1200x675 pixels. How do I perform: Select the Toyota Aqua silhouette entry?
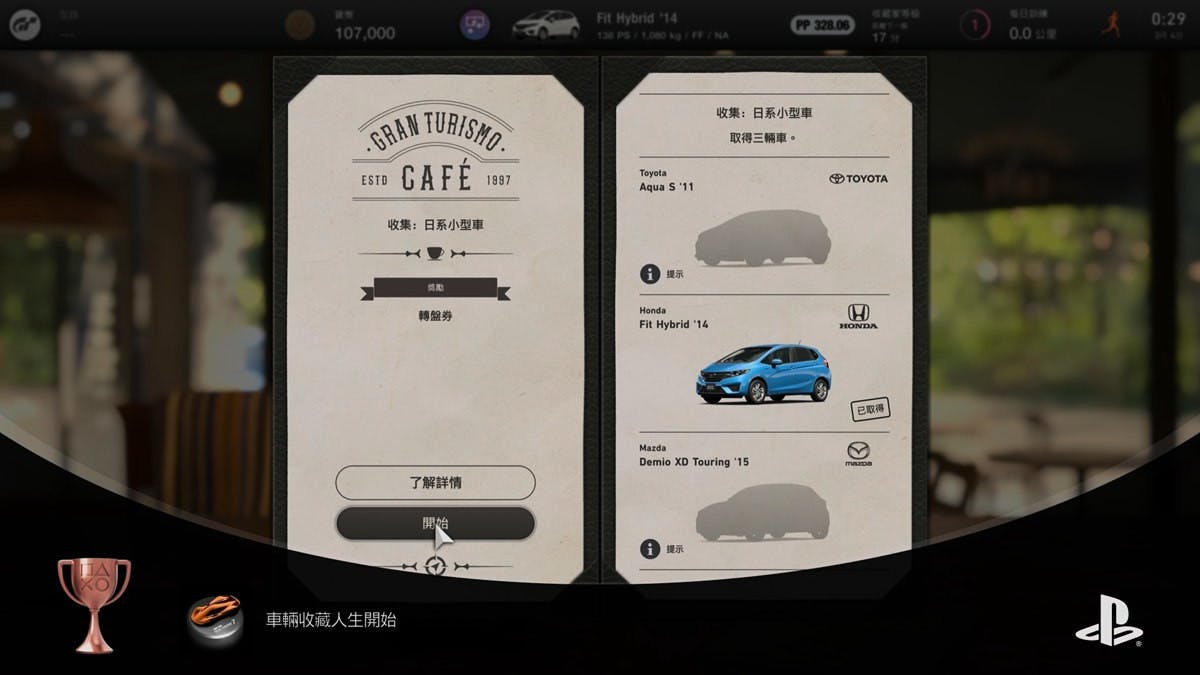tap(763, 237)
